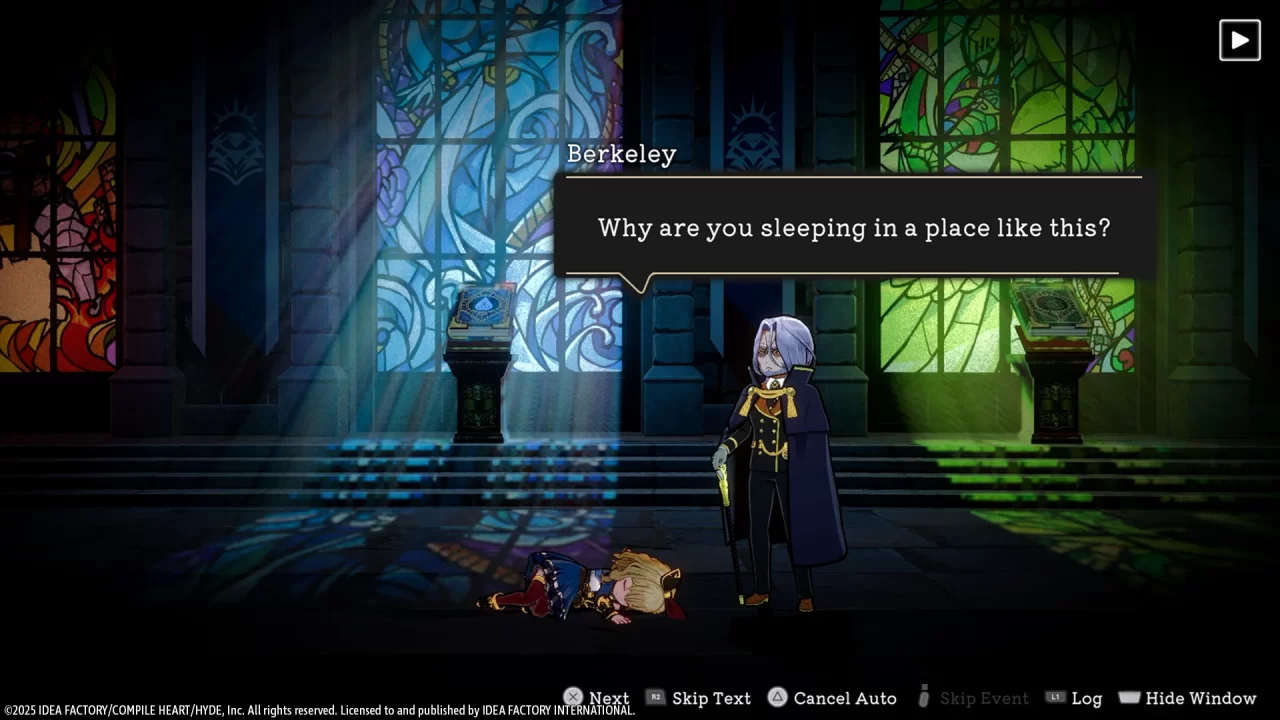Click the speech bubble tail under the dialogue box
1280x720 pixels.
[x=640, y=283]
